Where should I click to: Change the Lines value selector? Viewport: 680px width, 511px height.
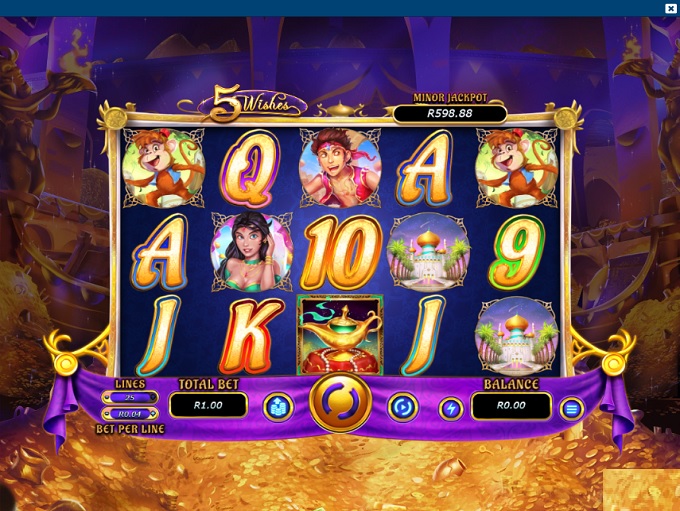(x=129, y=397)
